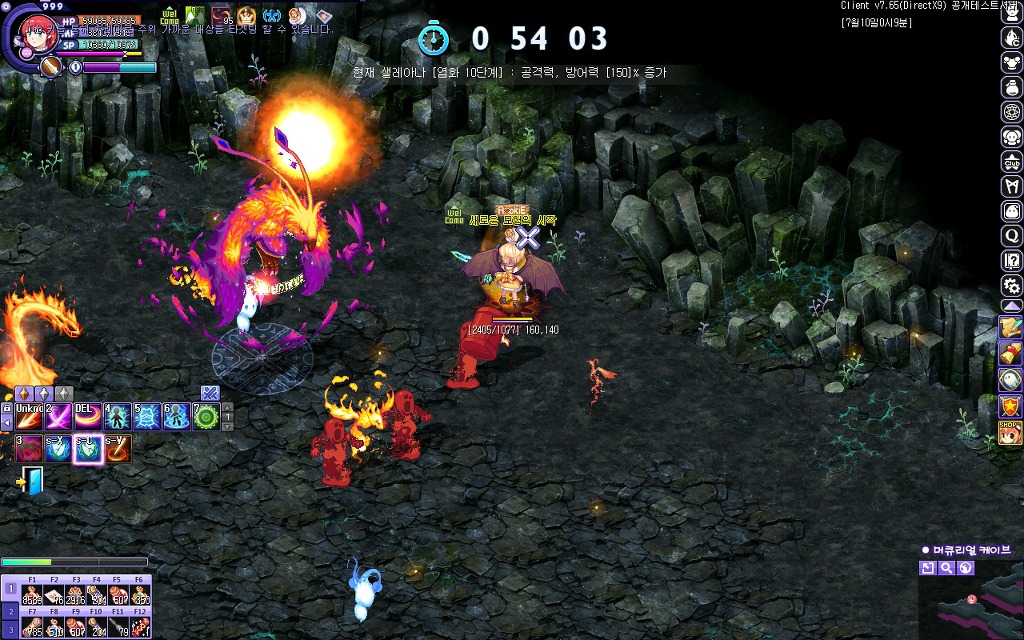The image size is (1024, 640).
Task: Use the green ring skill in slot 7
Action: click(206, 416)
